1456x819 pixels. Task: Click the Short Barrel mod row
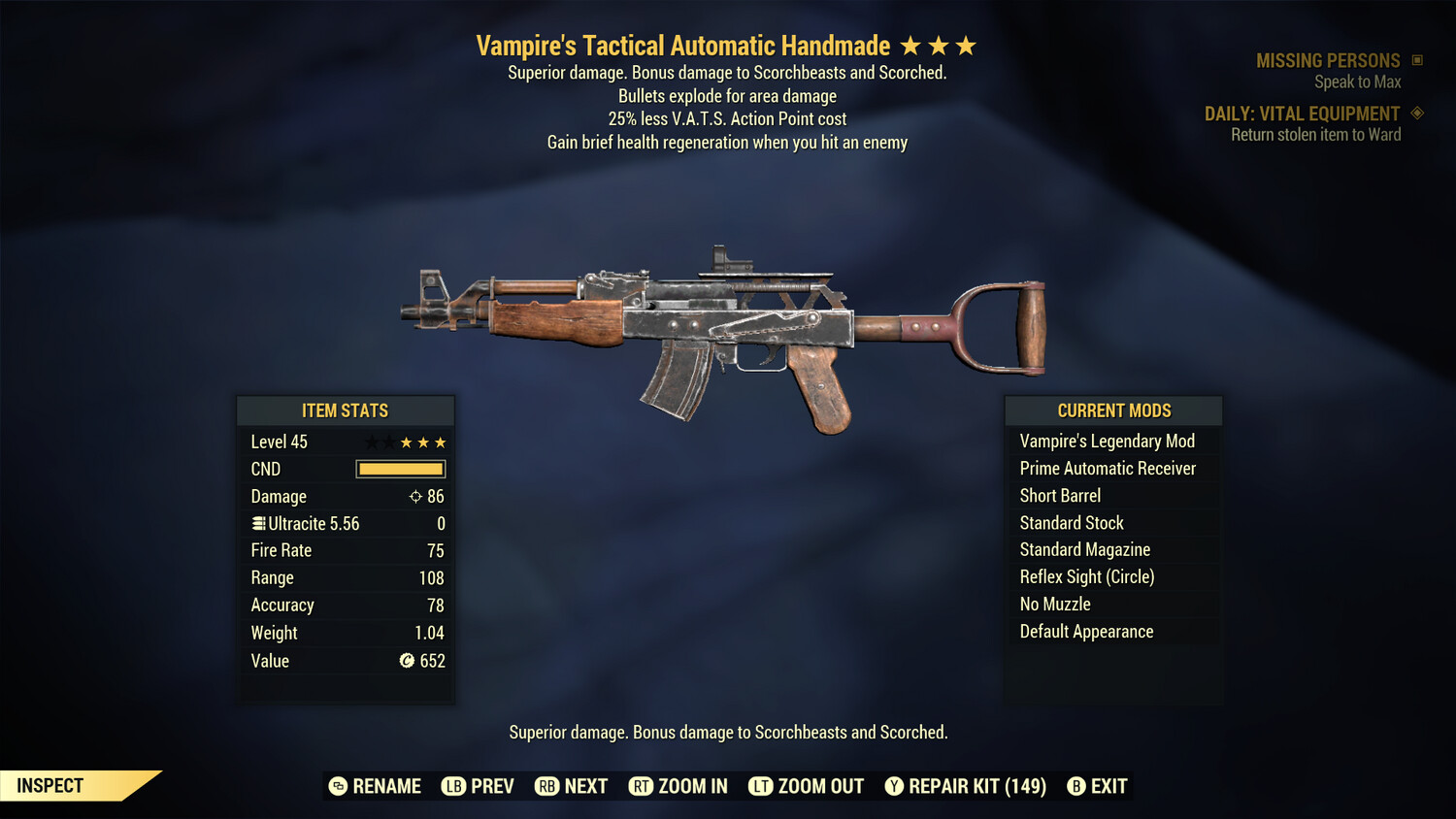1060,496
